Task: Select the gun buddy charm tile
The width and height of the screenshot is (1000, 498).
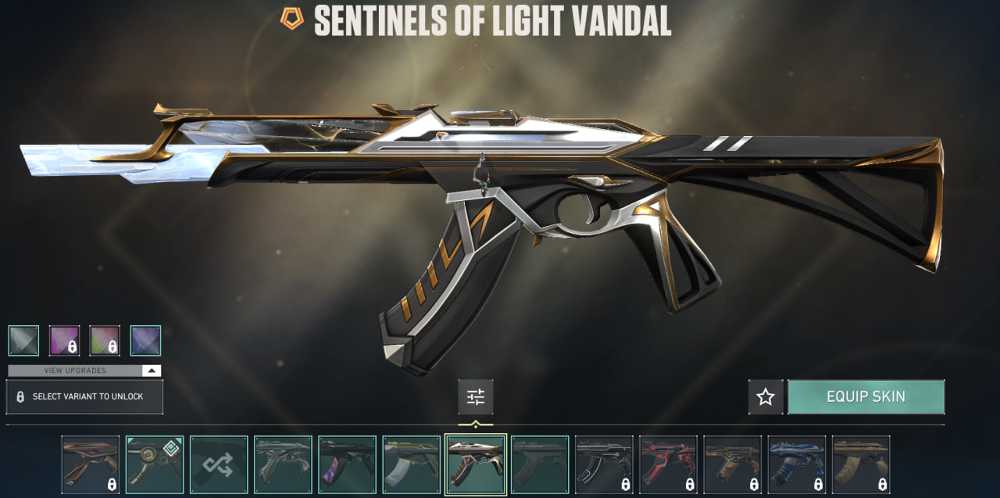Action: coord(155,465)
